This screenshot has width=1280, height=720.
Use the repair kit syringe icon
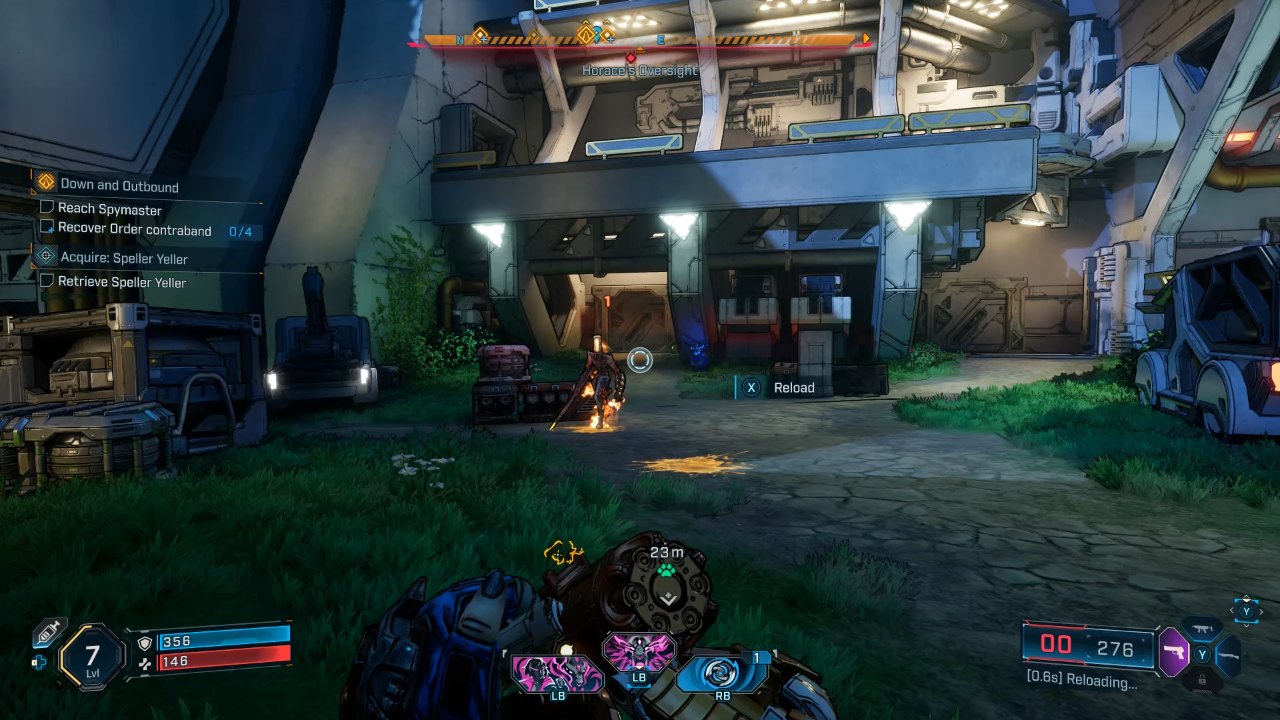(x=48, y=632)
